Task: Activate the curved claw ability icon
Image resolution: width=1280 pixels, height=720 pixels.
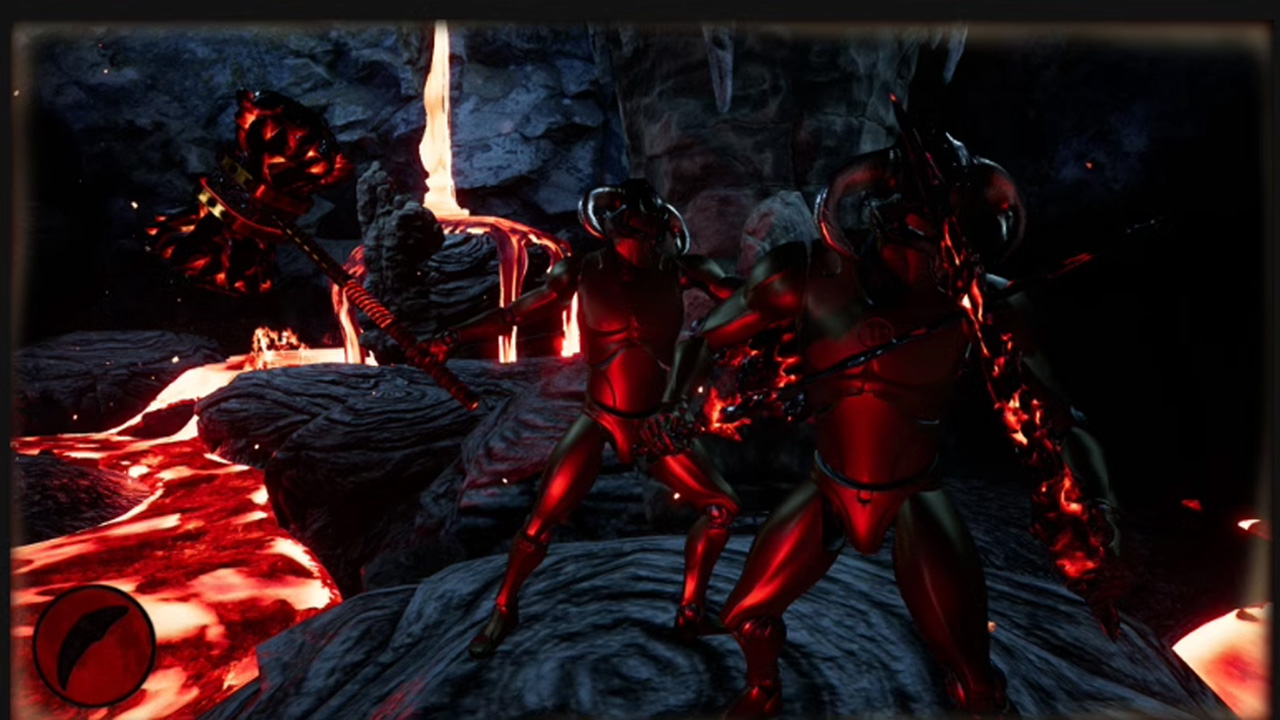Action: (94, 645)
